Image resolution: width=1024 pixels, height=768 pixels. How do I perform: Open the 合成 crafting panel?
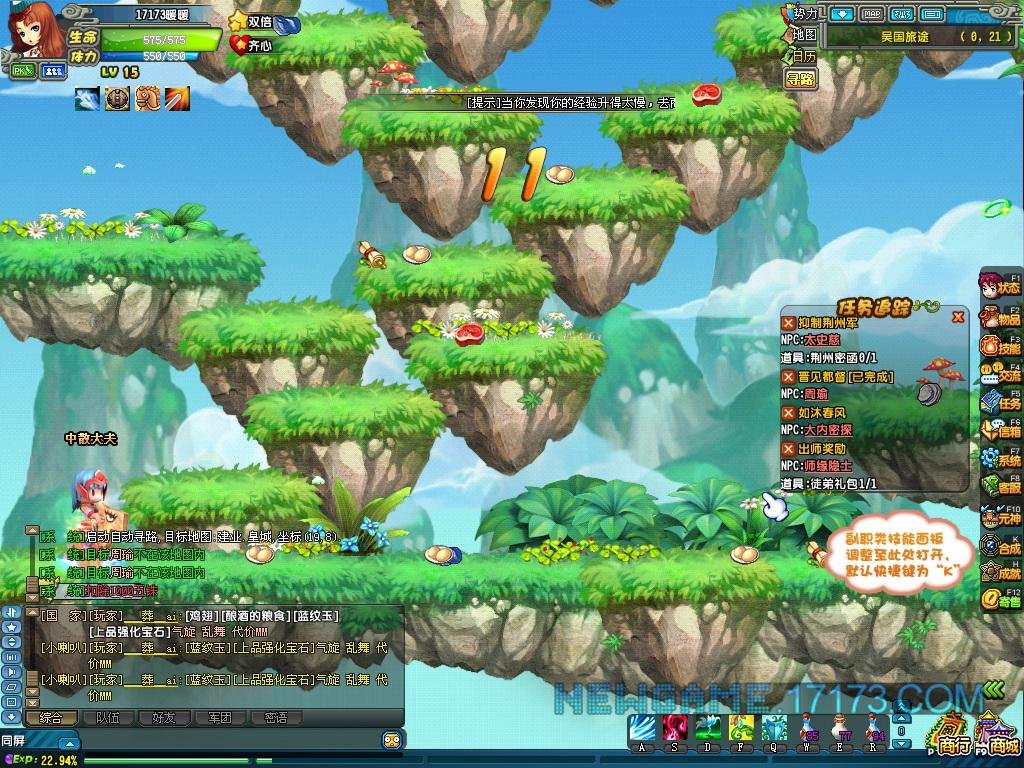(999, 546)
